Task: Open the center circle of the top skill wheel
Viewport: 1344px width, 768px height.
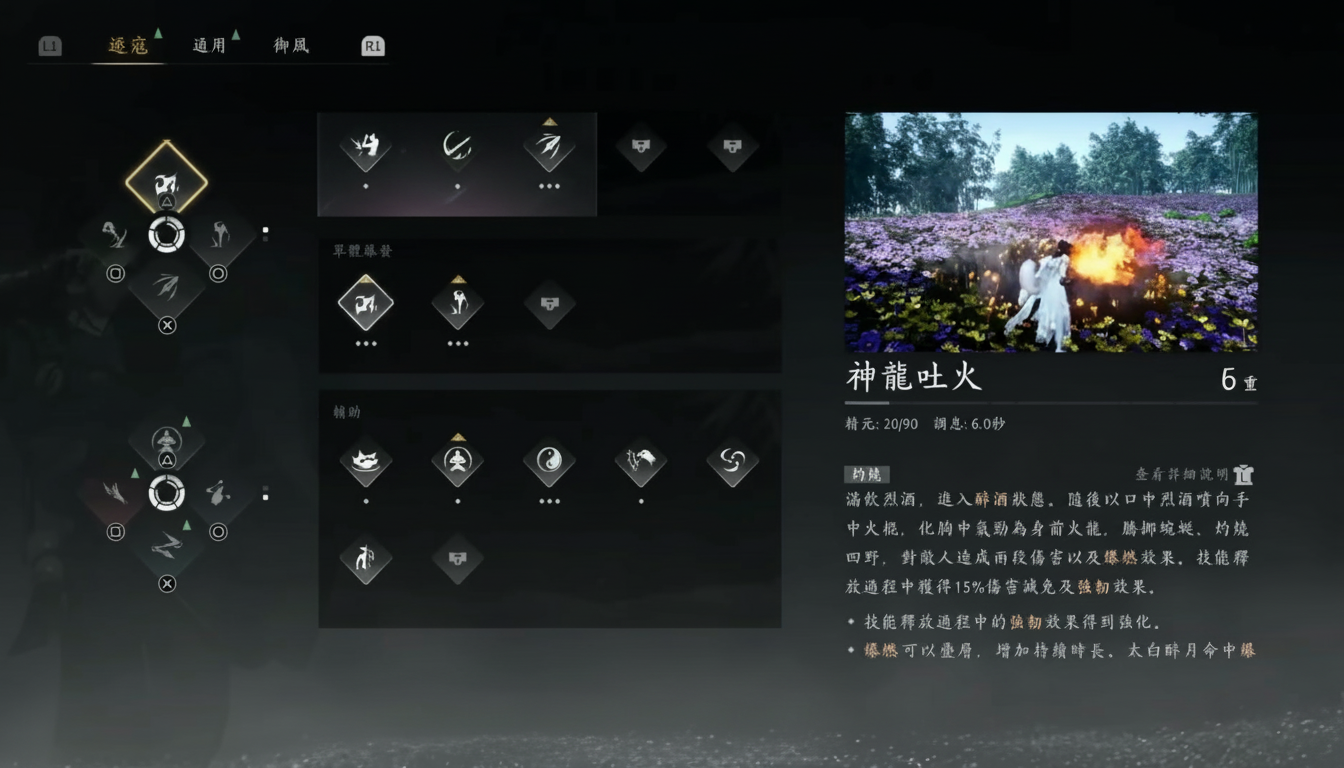Action: [168, 236]
